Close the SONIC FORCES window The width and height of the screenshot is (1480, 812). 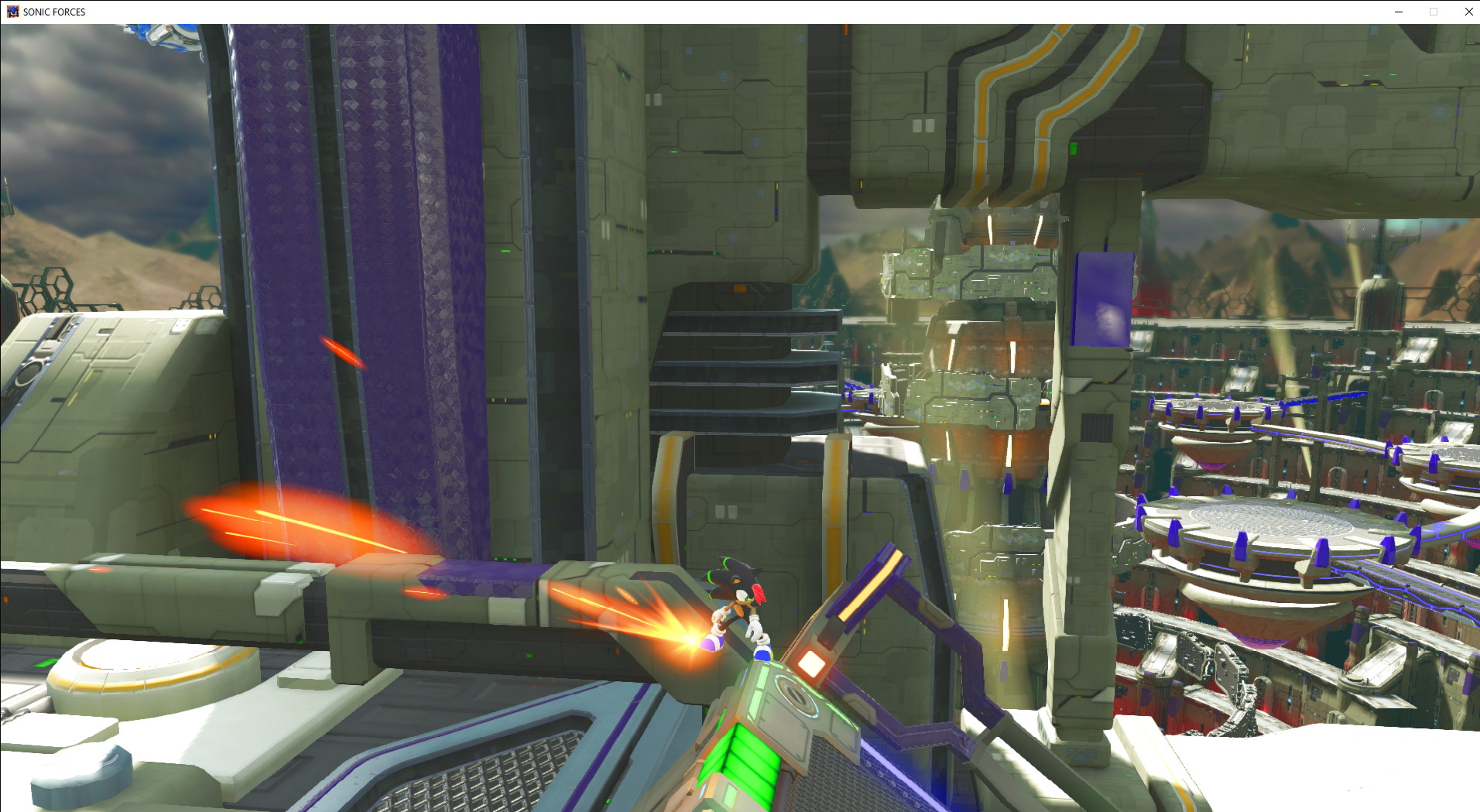[1468, 12]
